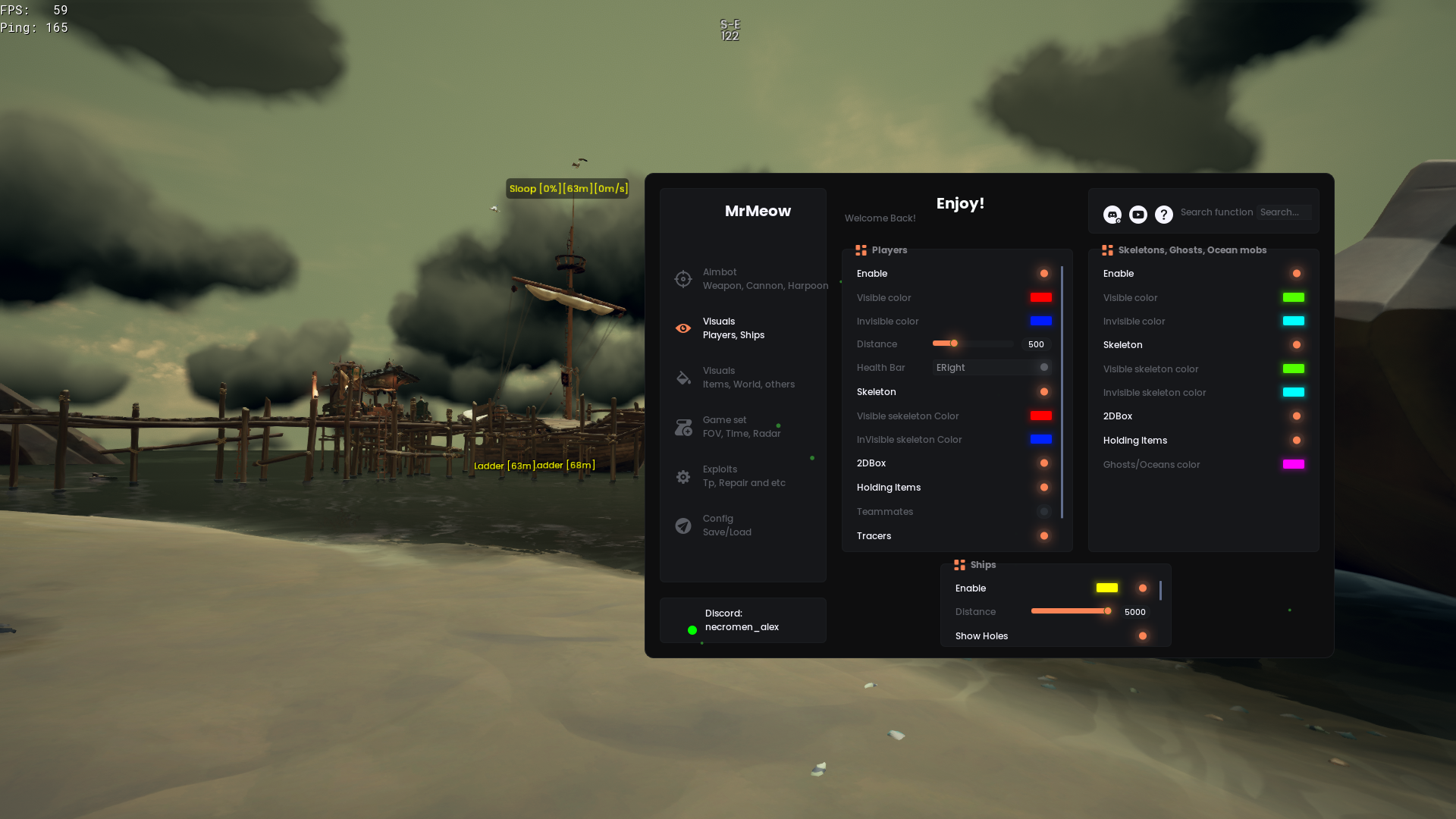
Task: Open the Health Bar ERight dropdown
Action: click(992, 368)
